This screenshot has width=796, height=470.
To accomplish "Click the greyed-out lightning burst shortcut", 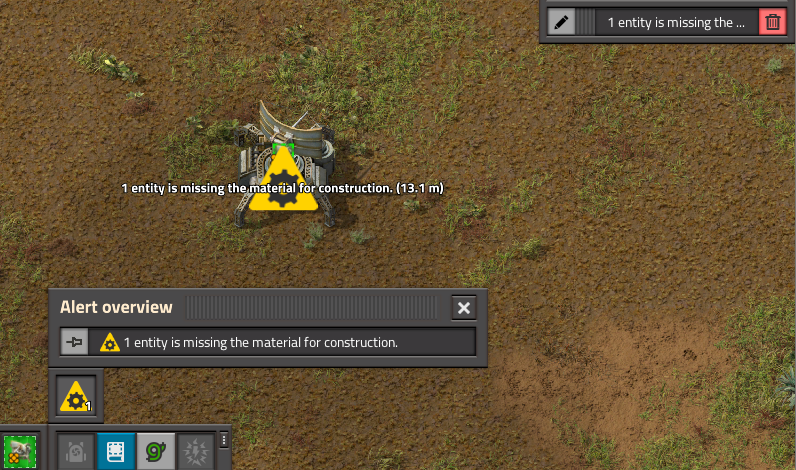I will (x=195, y=452).
